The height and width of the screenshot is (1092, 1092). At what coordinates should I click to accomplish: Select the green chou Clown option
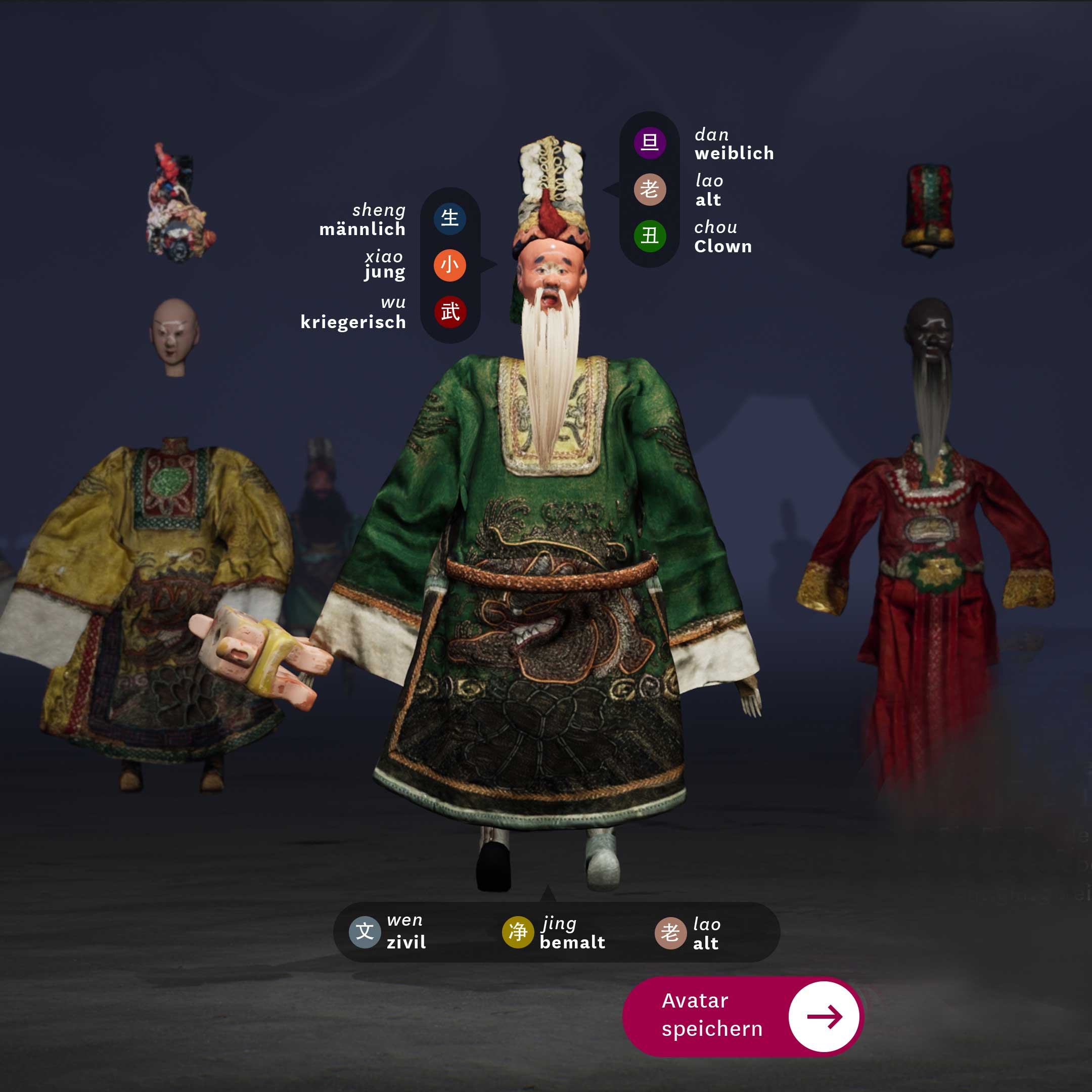point(650,236)
